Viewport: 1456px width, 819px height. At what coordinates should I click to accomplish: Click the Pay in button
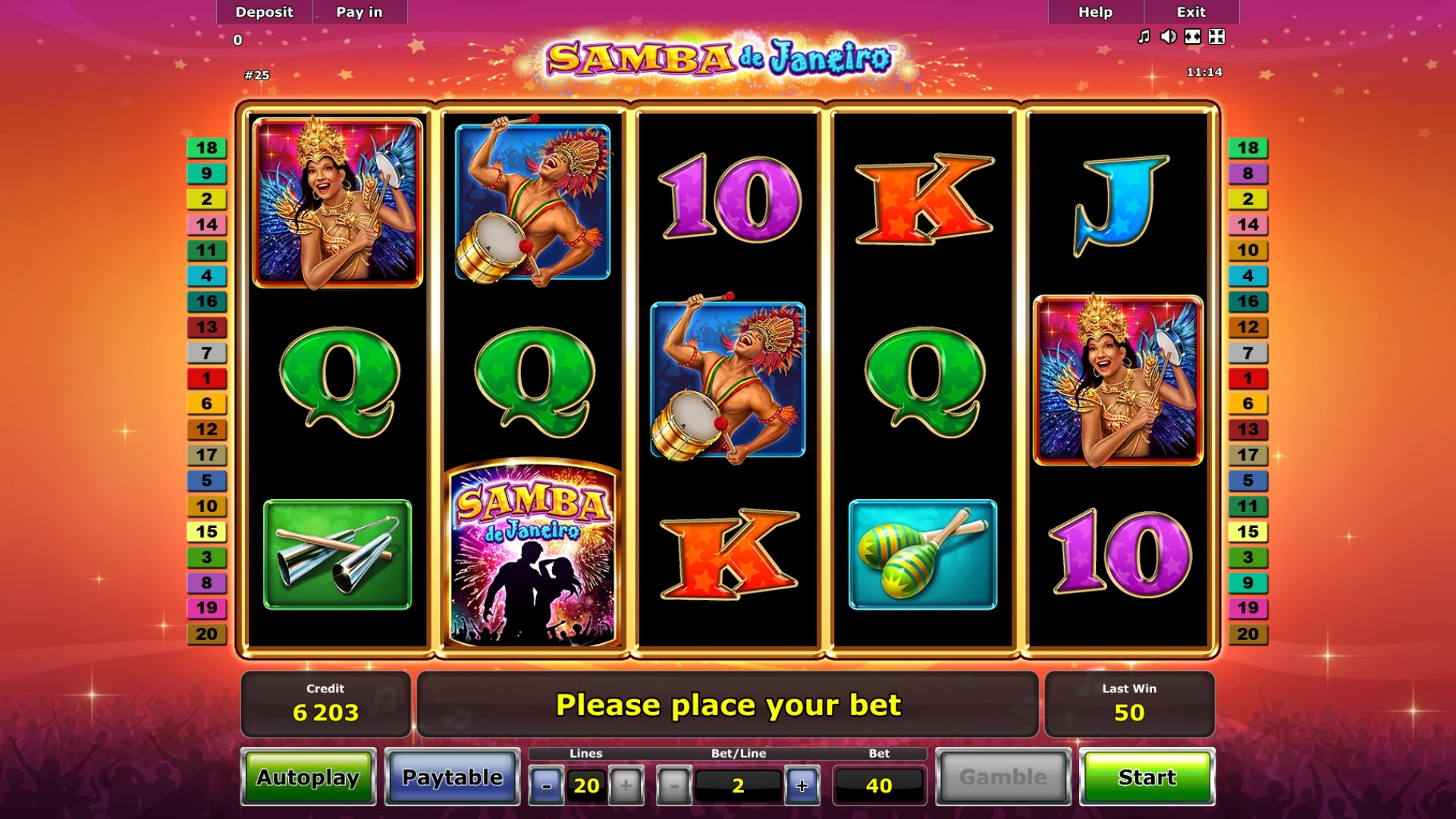(x=359, y=12)
